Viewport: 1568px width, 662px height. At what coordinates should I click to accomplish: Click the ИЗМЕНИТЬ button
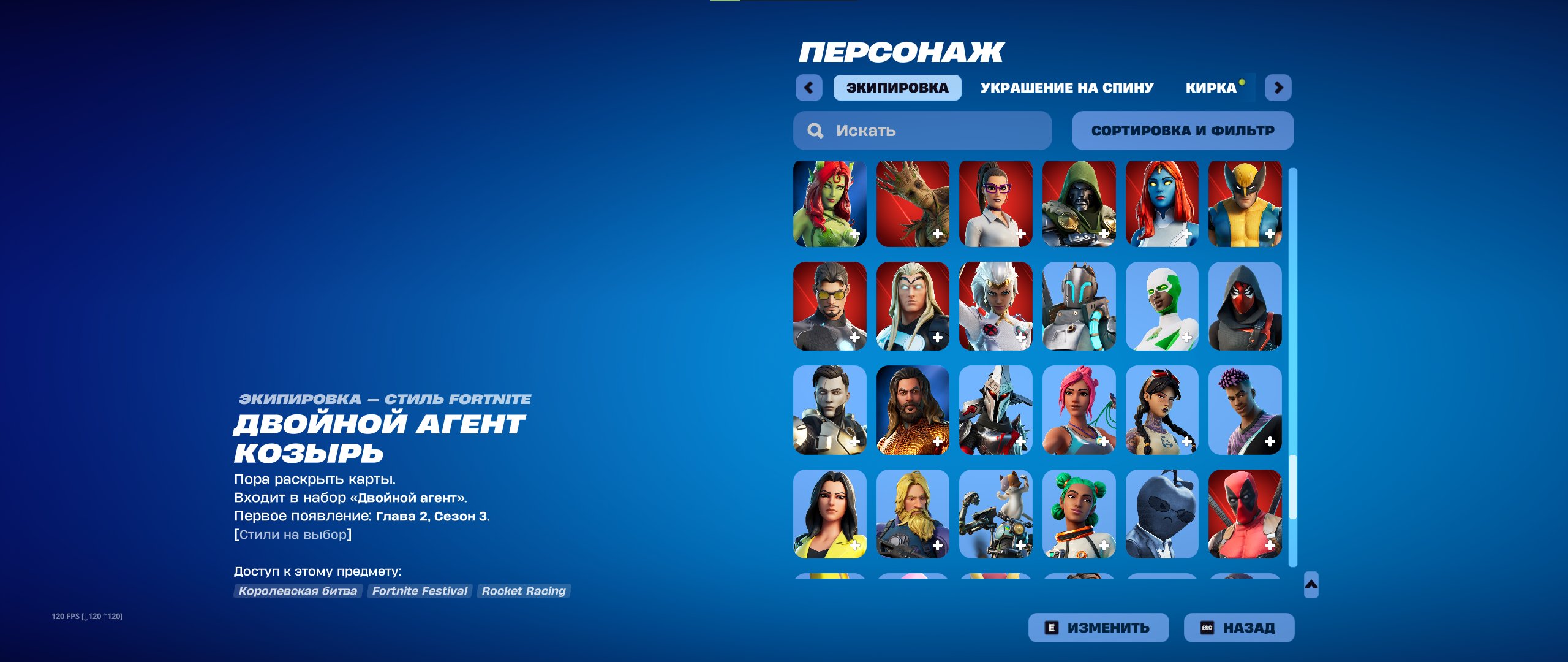1097,627
